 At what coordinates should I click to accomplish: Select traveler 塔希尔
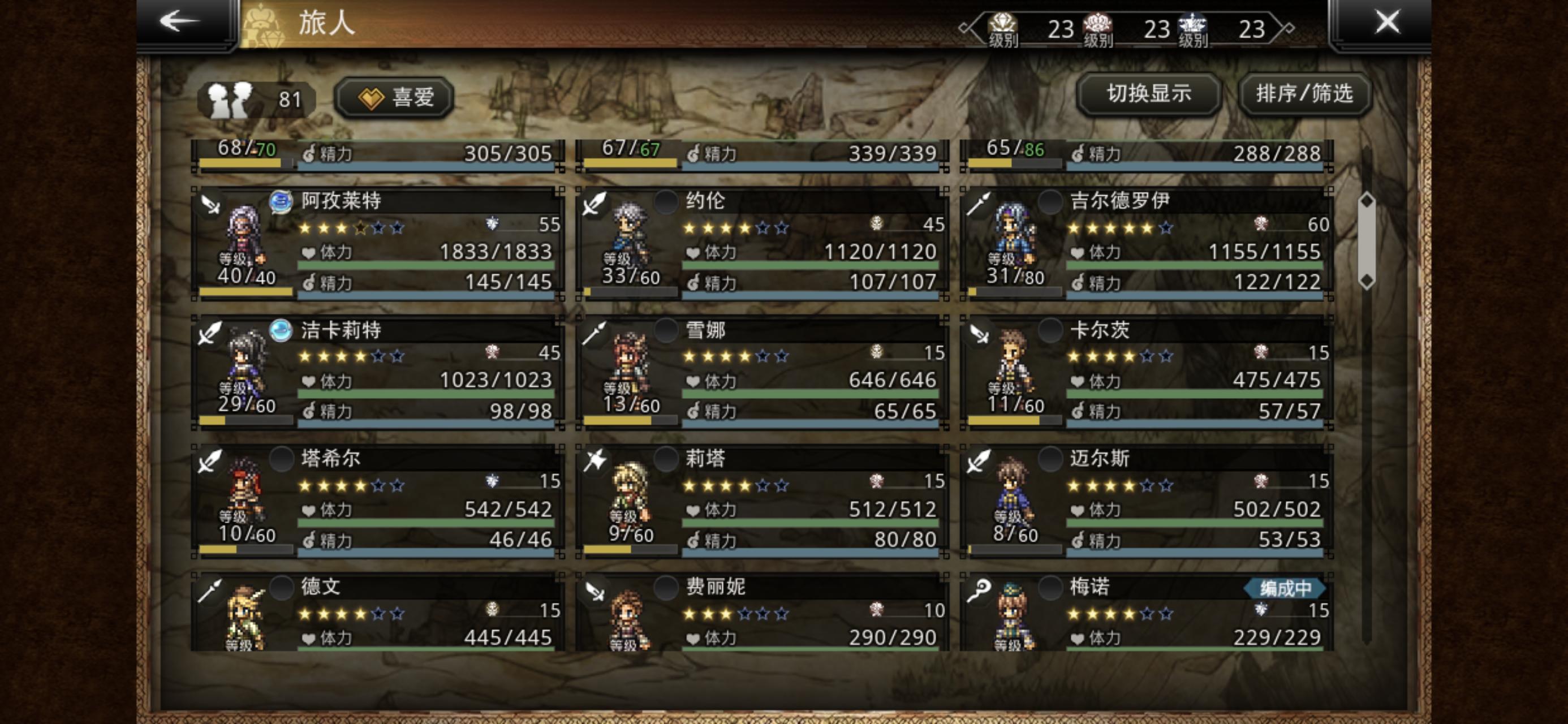pos(377,501)
